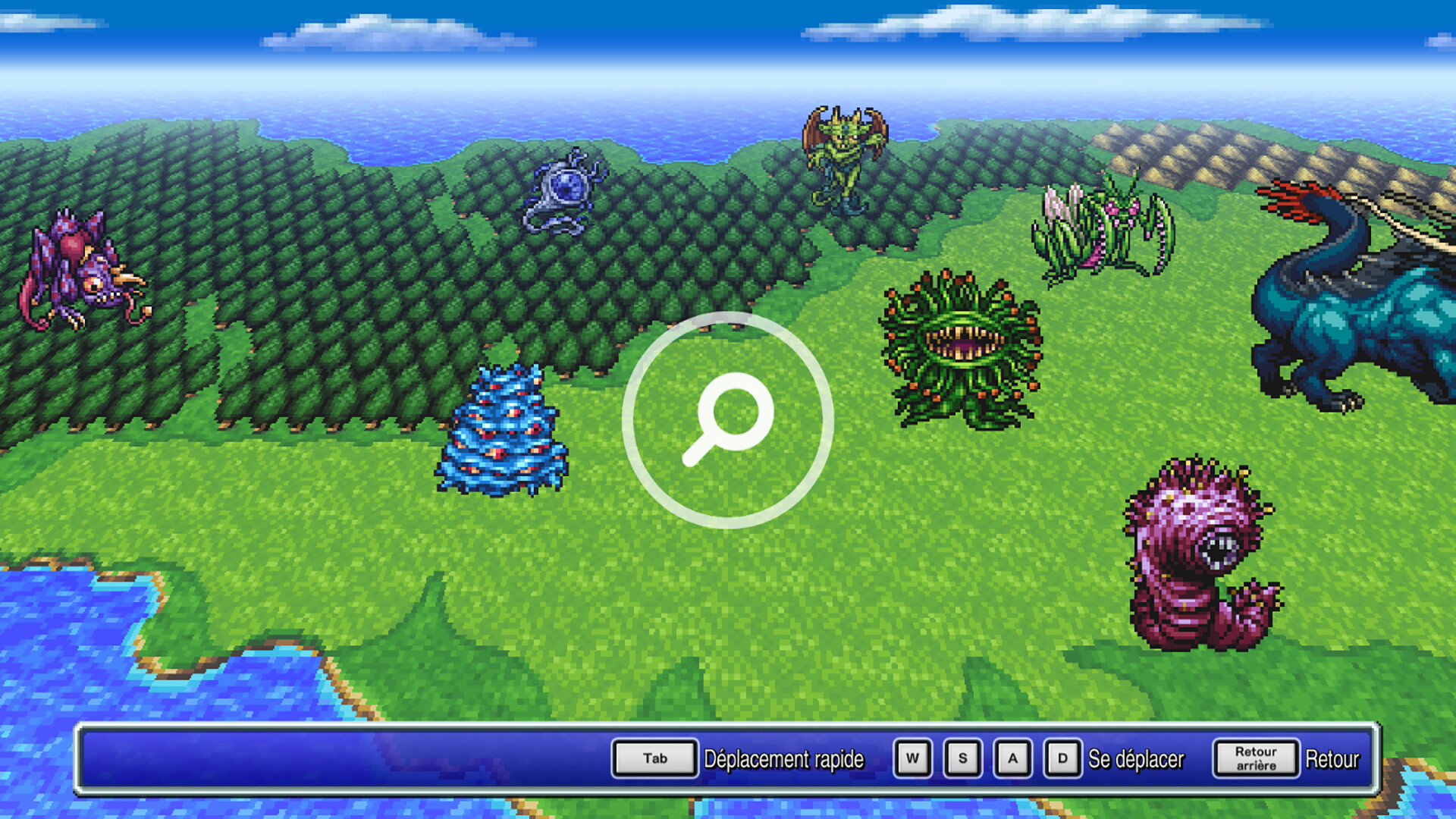Click the S movement key button
This screenshot has height=819, width=1456.
[x=963, y=757]
